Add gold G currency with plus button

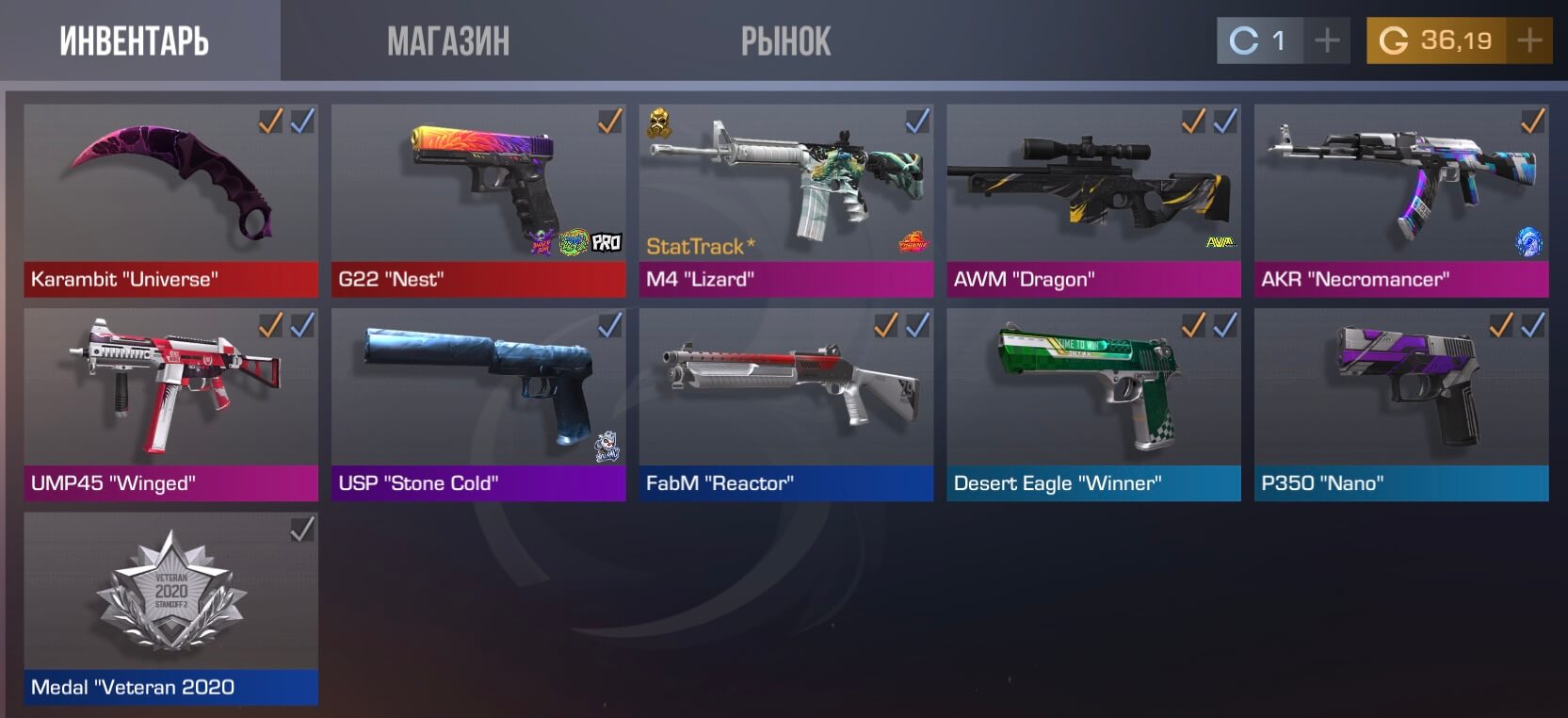[1529, 41]
